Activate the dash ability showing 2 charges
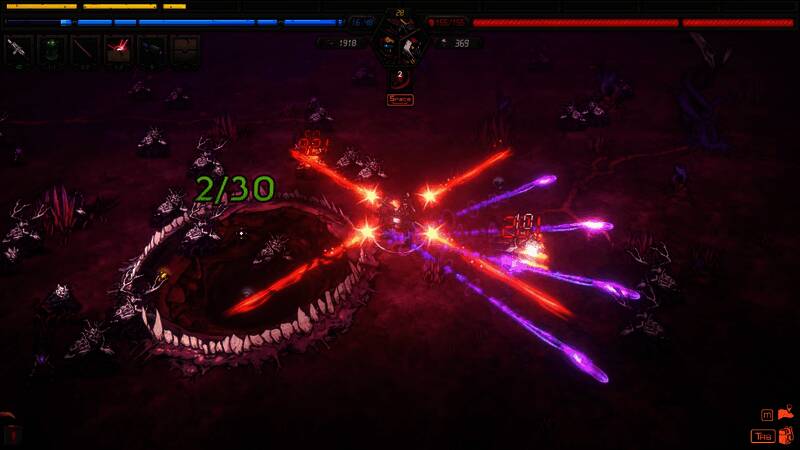Viewport: 800px width, 450px height. click(x=400, y=76)
